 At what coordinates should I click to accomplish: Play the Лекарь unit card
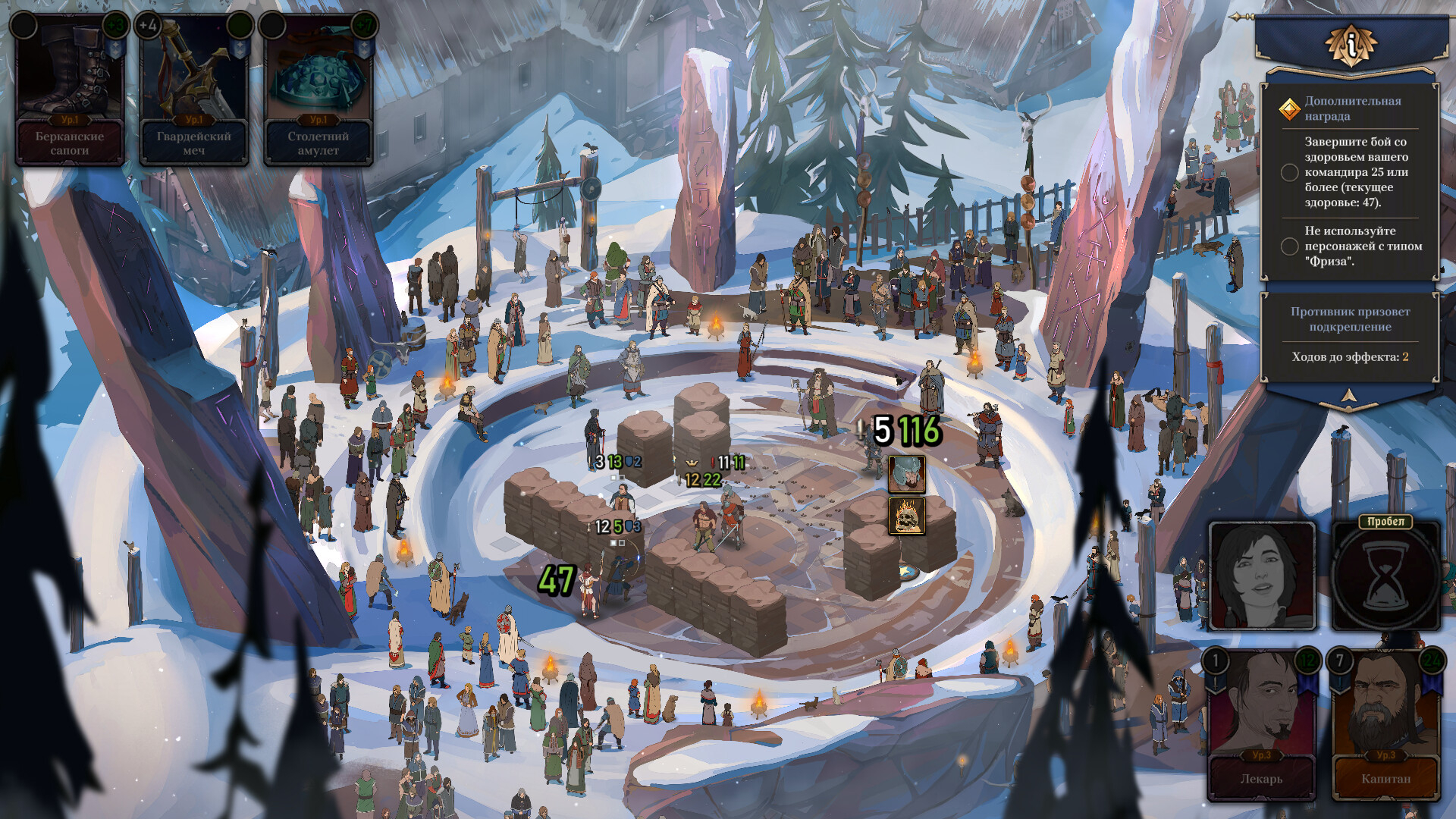pos(1262,724)
